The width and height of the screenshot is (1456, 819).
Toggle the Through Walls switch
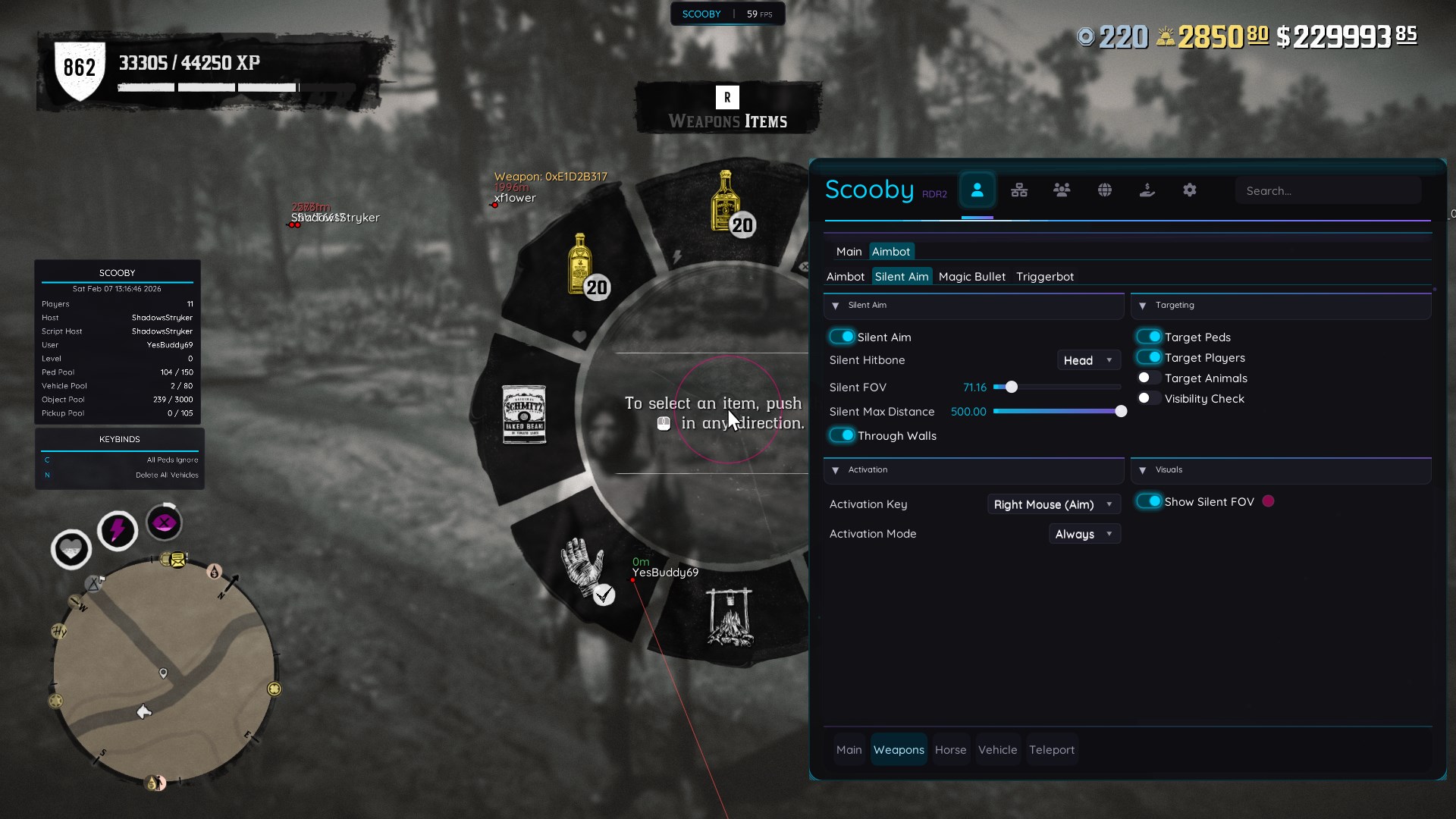[x=842, y=435]
